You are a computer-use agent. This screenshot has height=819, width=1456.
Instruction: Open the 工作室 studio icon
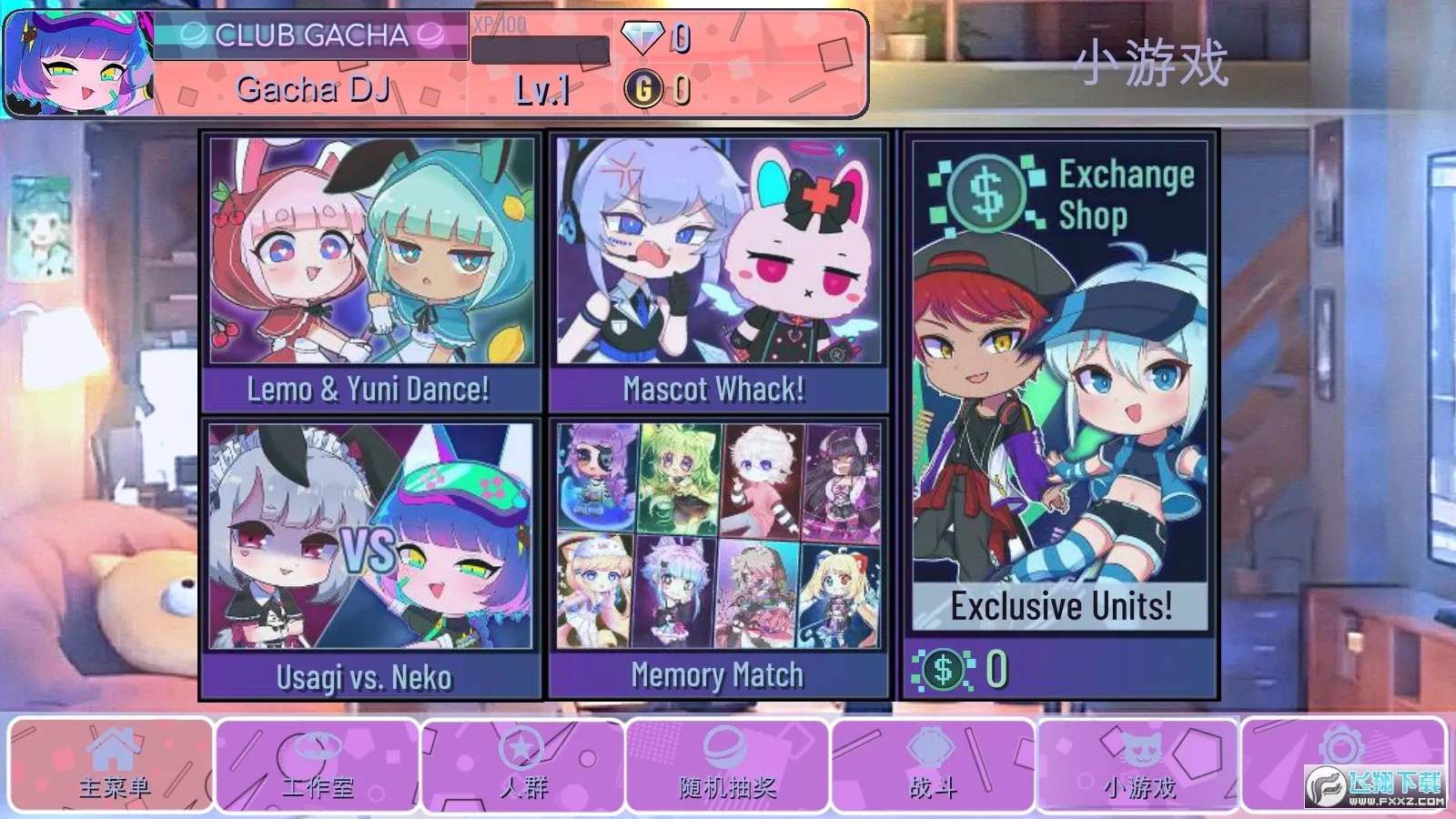(x=317, y=748)
